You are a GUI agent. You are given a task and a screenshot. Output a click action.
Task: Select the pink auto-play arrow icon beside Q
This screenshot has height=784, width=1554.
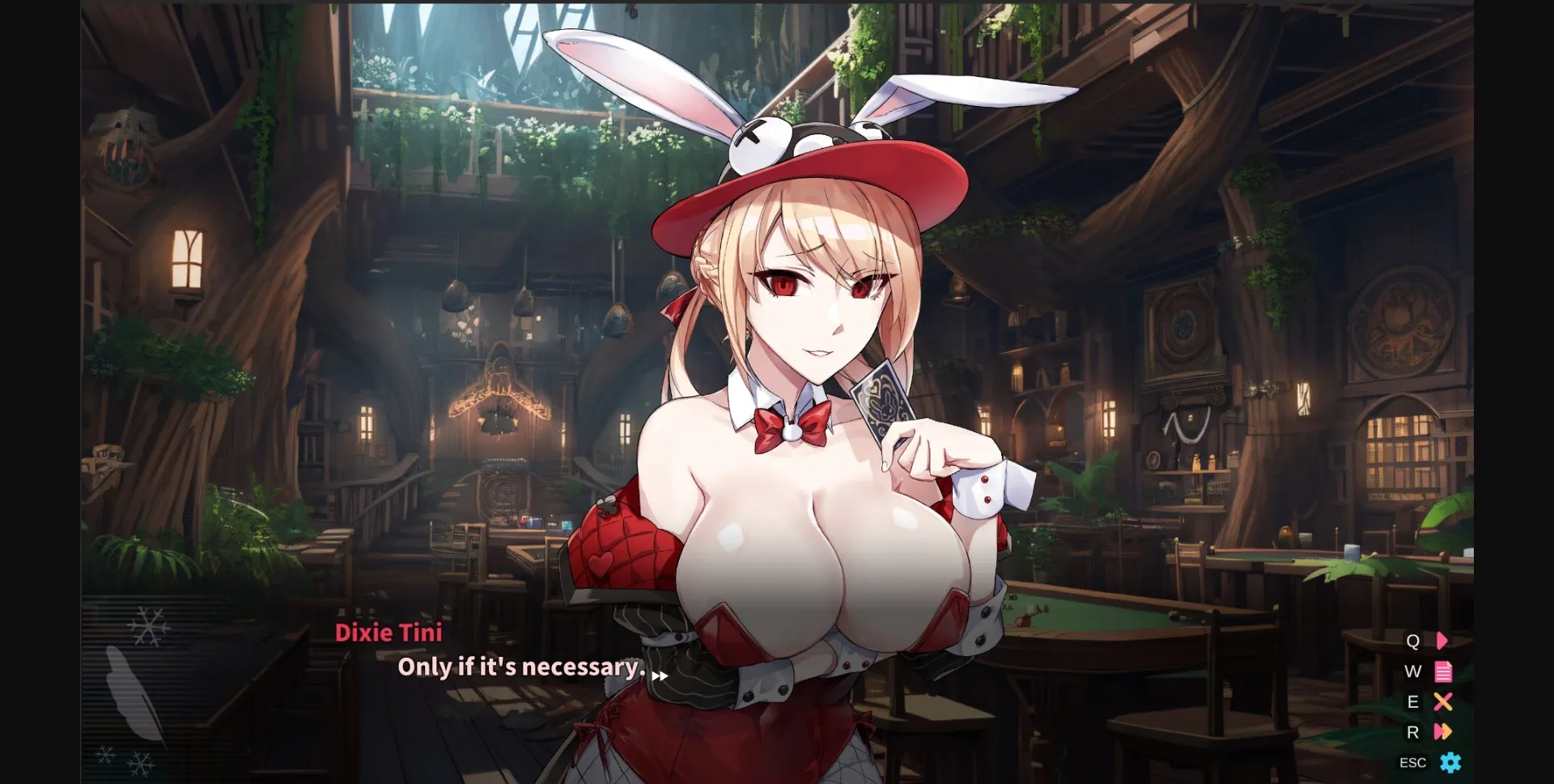(x=1442, y=641)
